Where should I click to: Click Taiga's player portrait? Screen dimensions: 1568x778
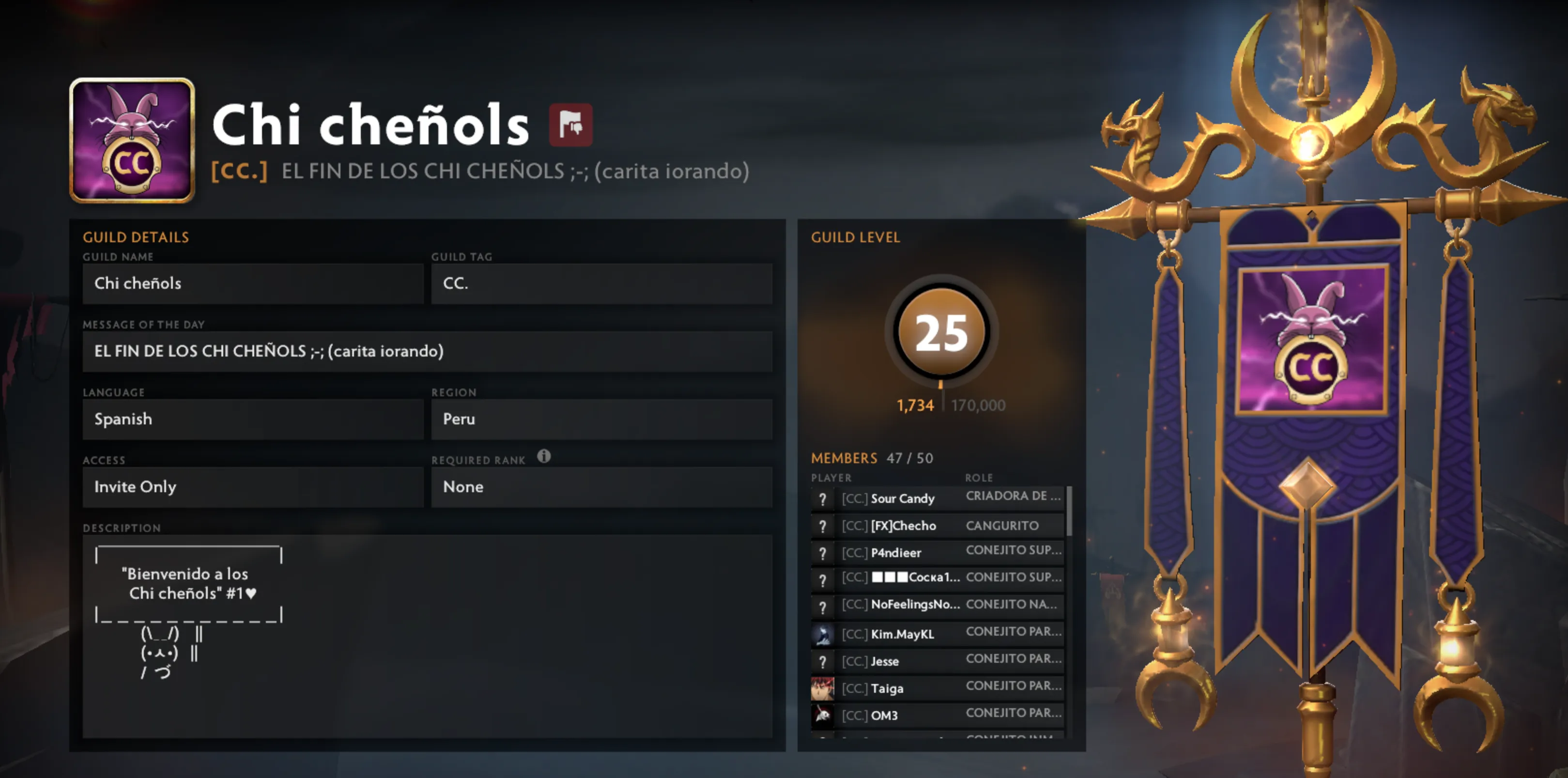[823, 688]
